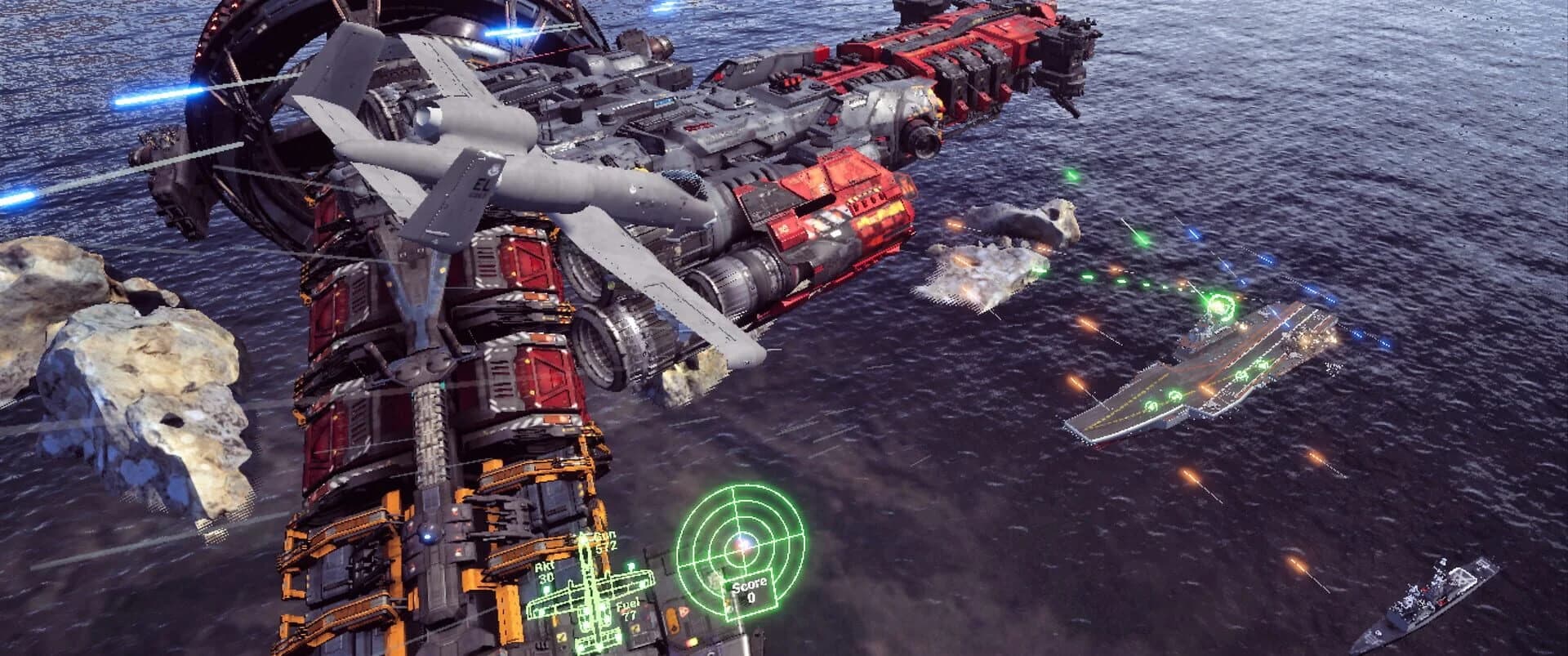Image resolution: width=1568 pixels, height=656 pixels.
Task: Click the Rkt label text
Action: [542, 566]
